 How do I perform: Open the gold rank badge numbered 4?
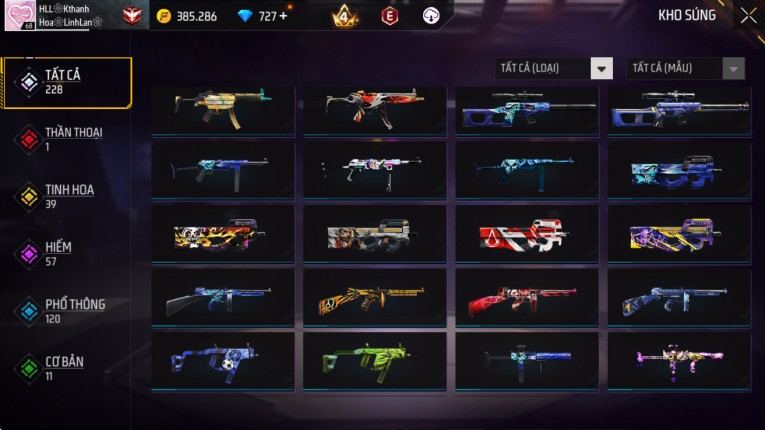pos(344,16)
